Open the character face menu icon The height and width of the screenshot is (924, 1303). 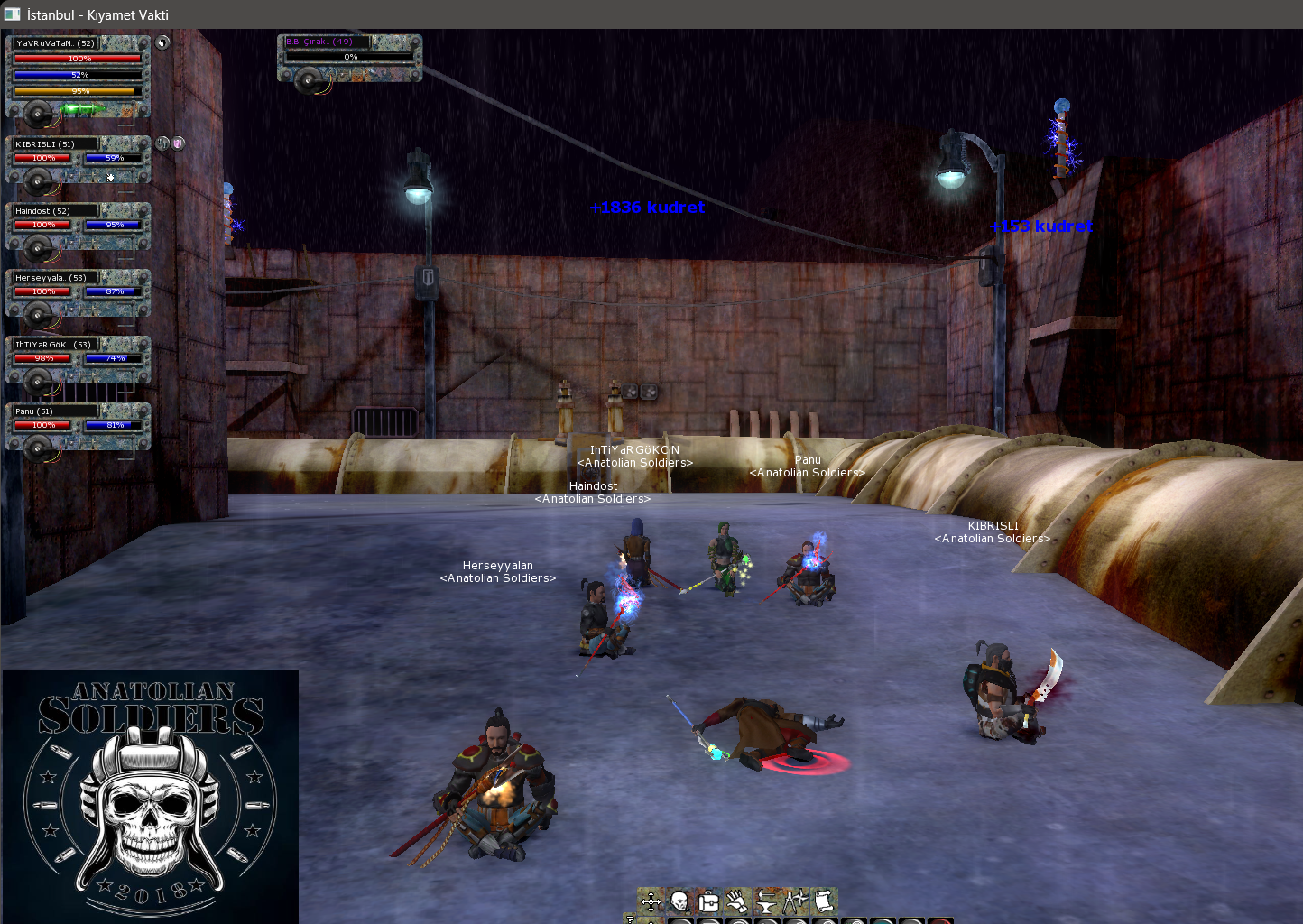click(x=679, y=901)
